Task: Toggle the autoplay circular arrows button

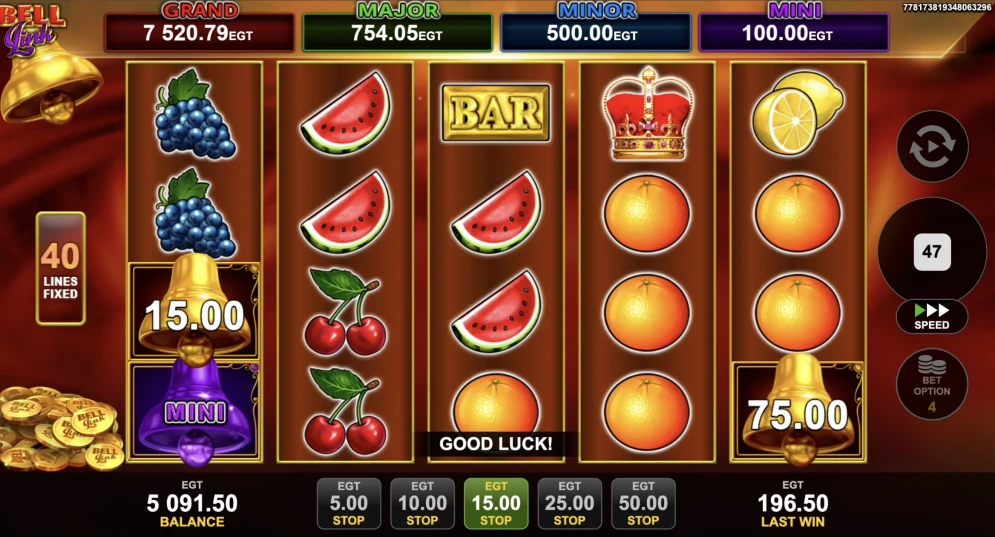Action: [932, 146]
